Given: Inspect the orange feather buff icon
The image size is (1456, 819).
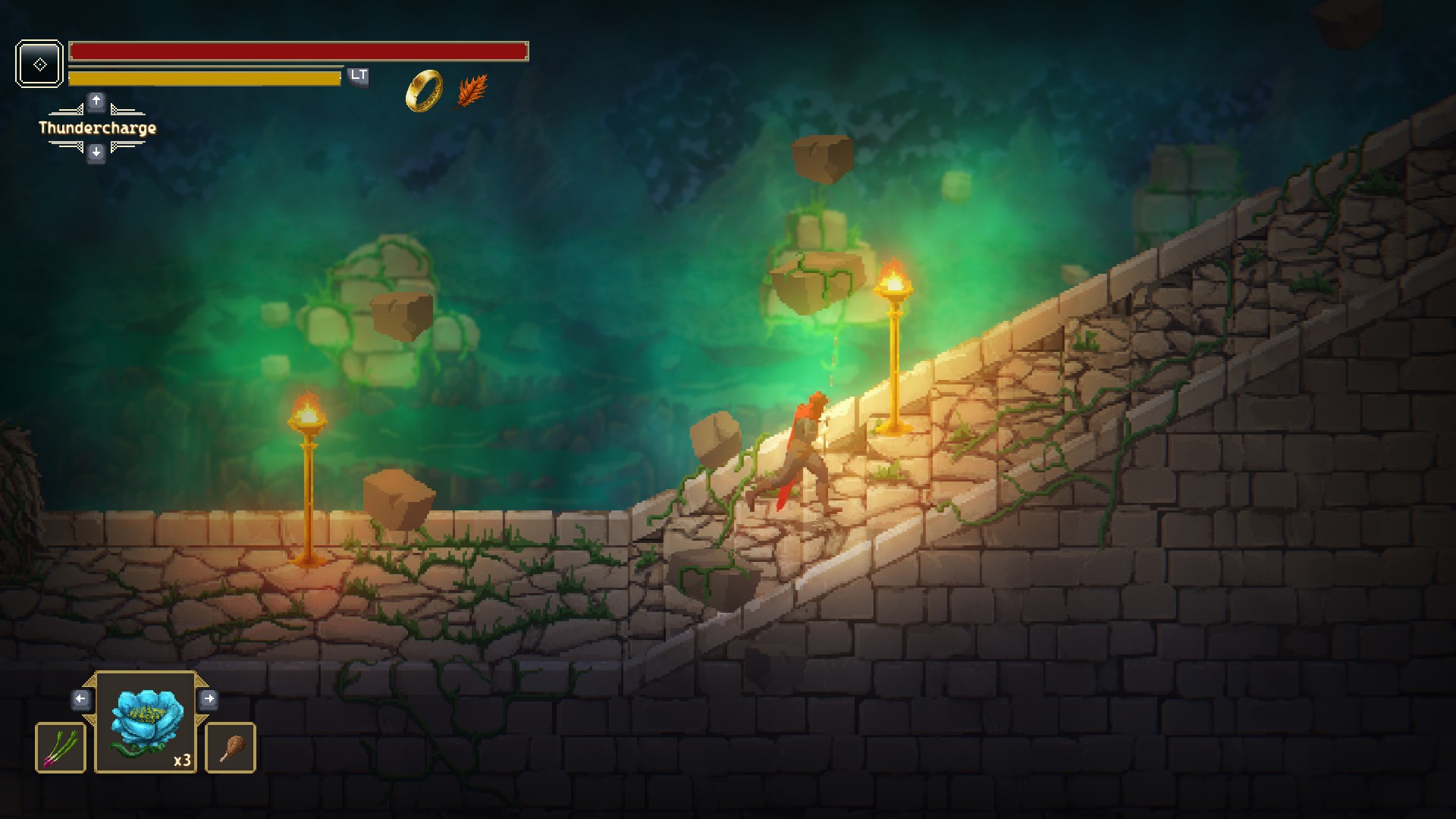Looking at the screenshot, I should click(472, 92).
